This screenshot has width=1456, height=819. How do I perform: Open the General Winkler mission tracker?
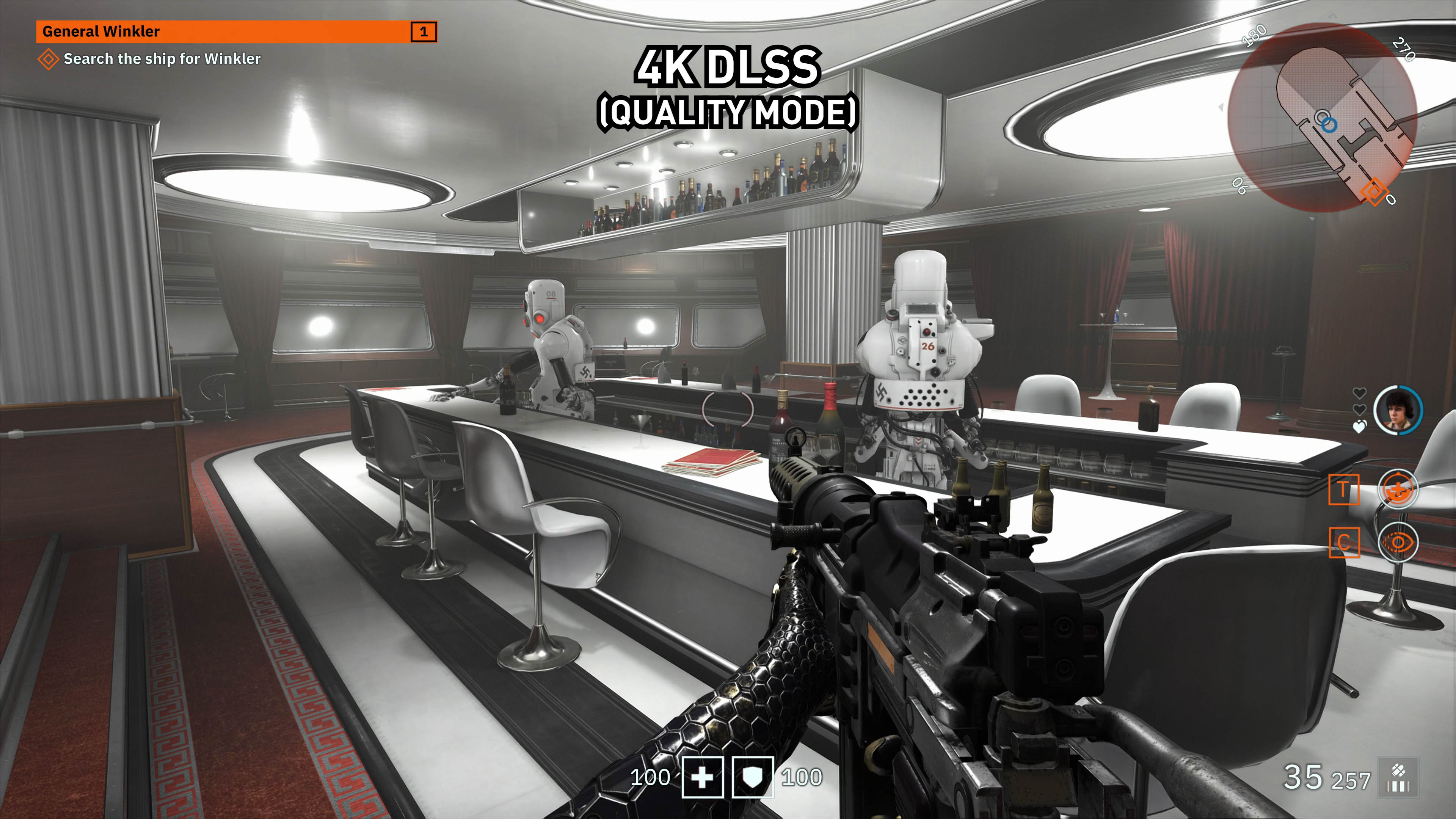(x=236, y=31)
